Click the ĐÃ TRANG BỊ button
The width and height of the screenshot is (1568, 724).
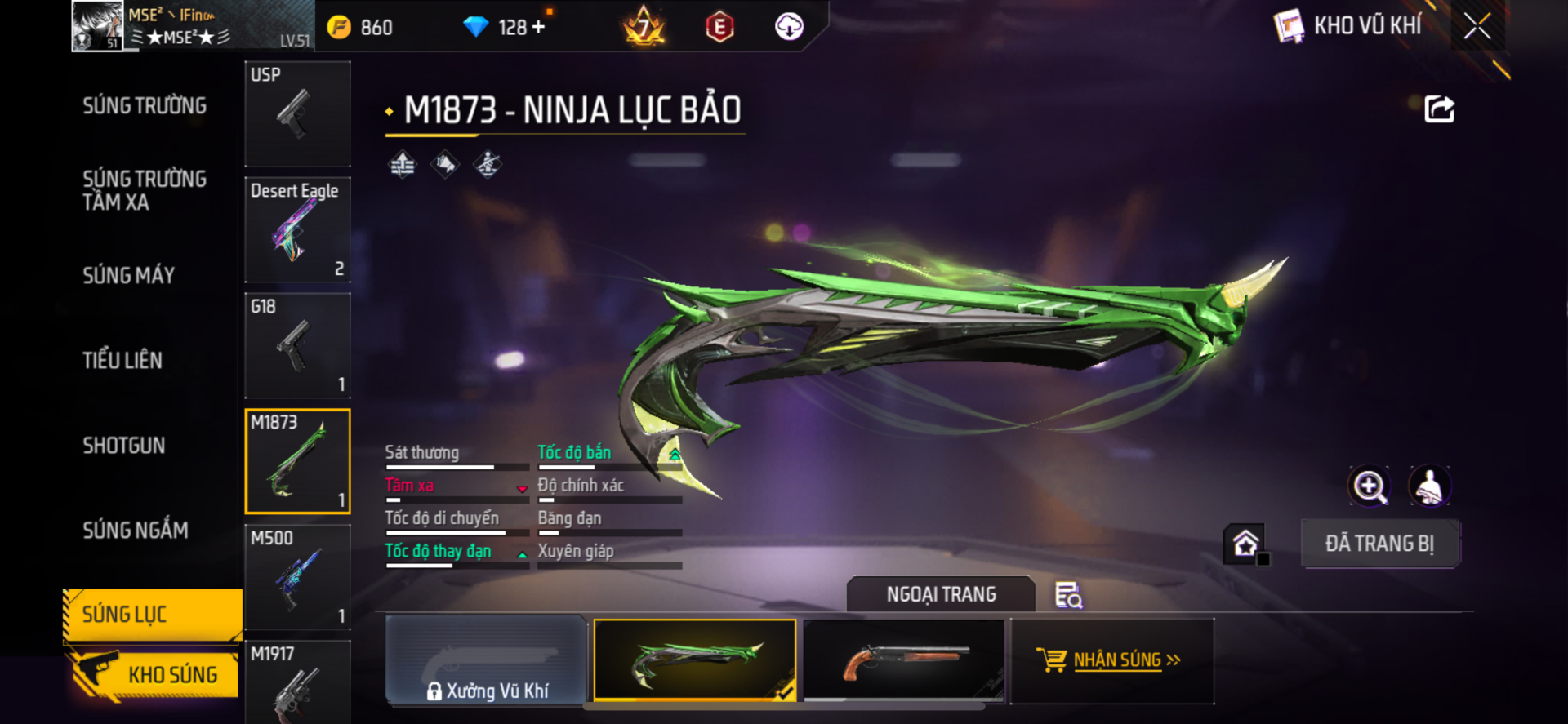1379,544
